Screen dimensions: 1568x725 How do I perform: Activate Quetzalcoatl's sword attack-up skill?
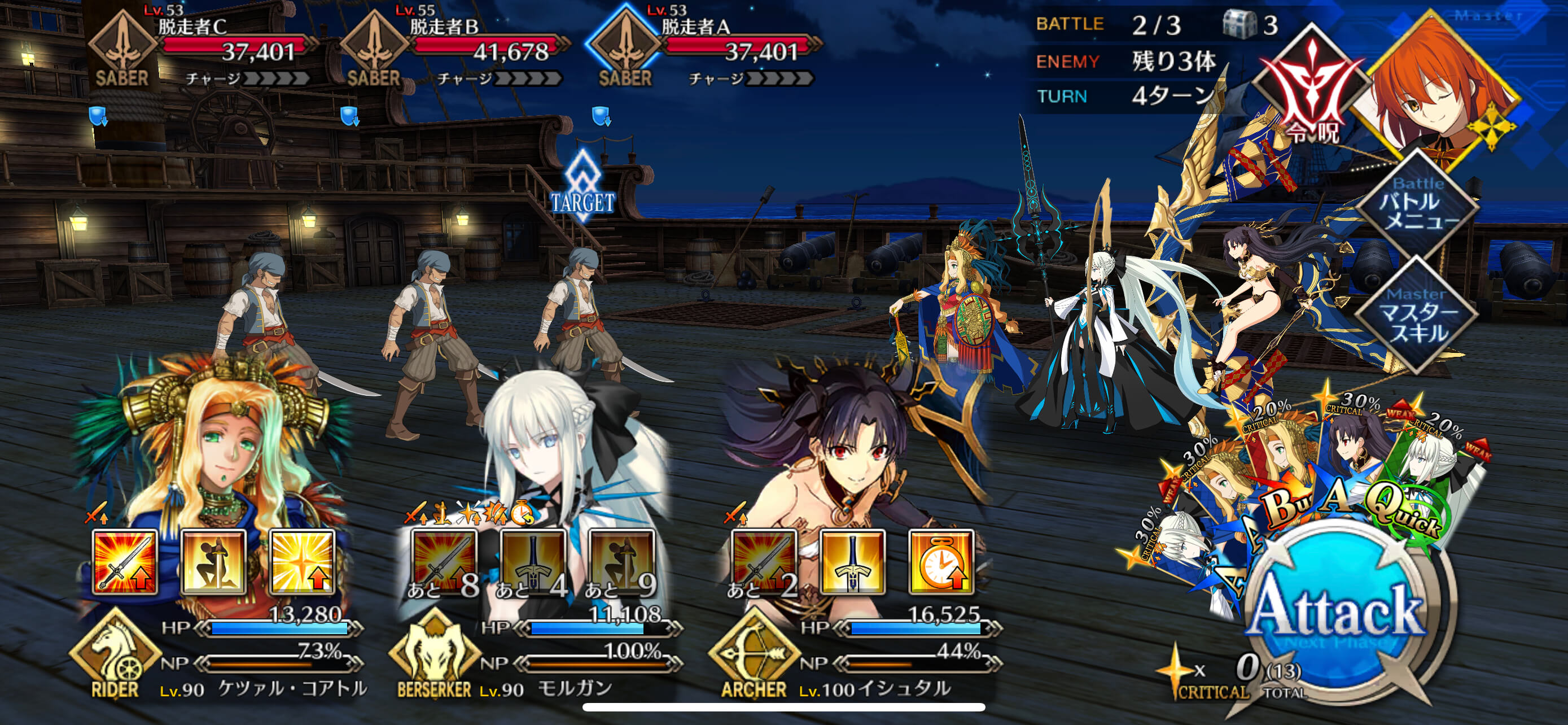tap(125, 562)
